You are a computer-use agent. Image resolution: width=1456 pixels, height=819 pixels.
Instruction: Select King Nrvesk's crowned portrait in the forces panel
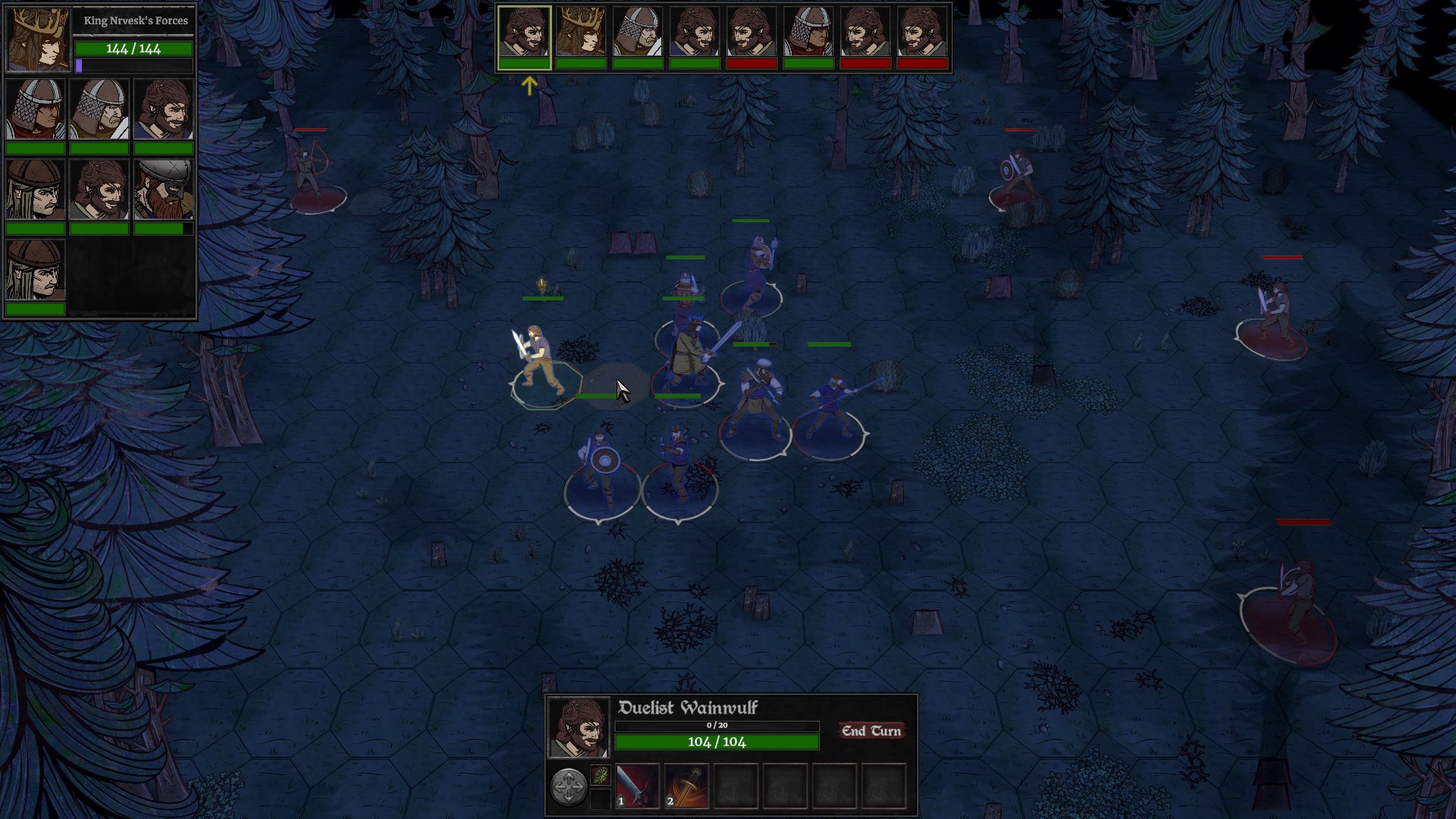pyautogui.click(x=37, y=39)
